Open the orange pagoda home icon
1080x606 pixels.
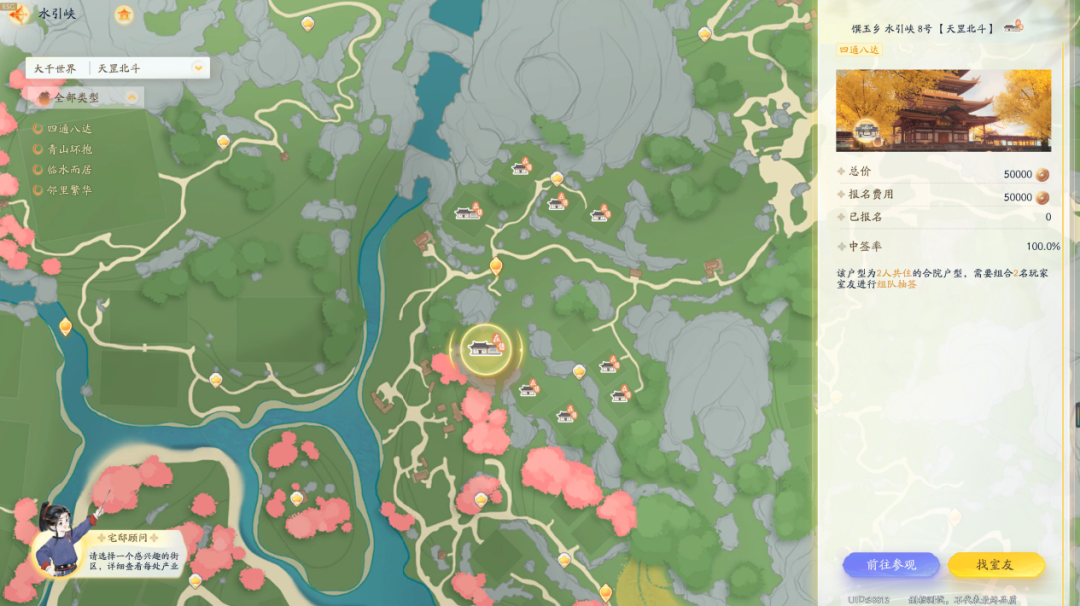(x=123, y=15)
